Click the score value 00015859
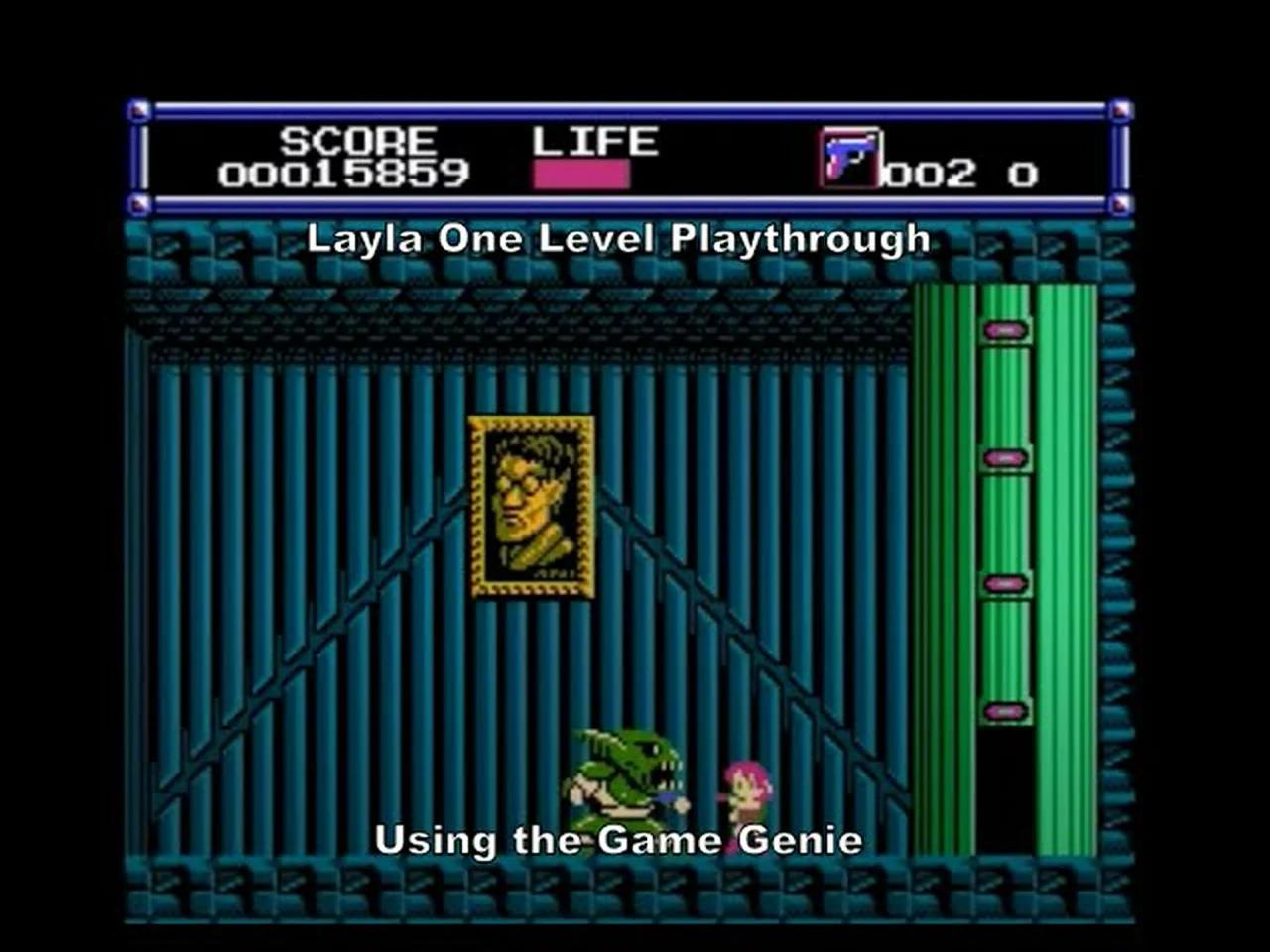 [342, 173]
